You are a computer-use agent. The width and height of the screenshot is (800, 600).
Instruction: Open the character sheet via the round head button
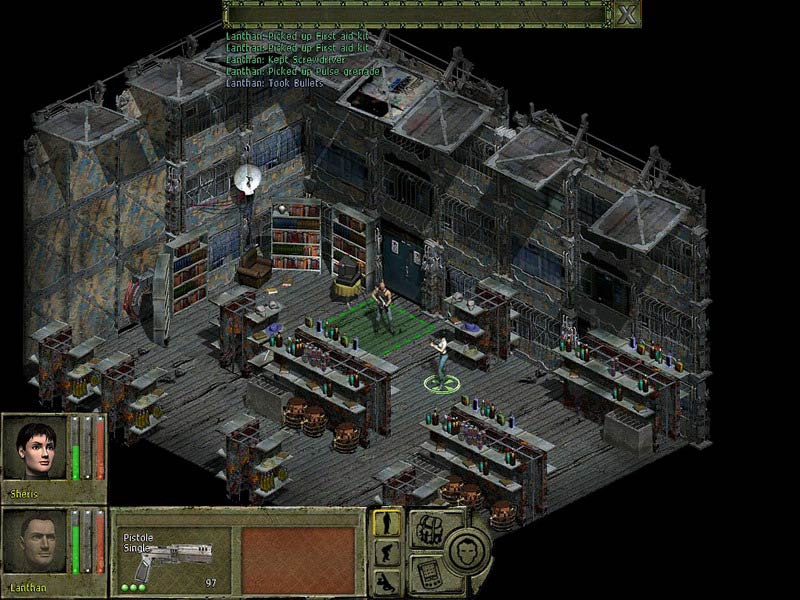[x=466, y=550]
